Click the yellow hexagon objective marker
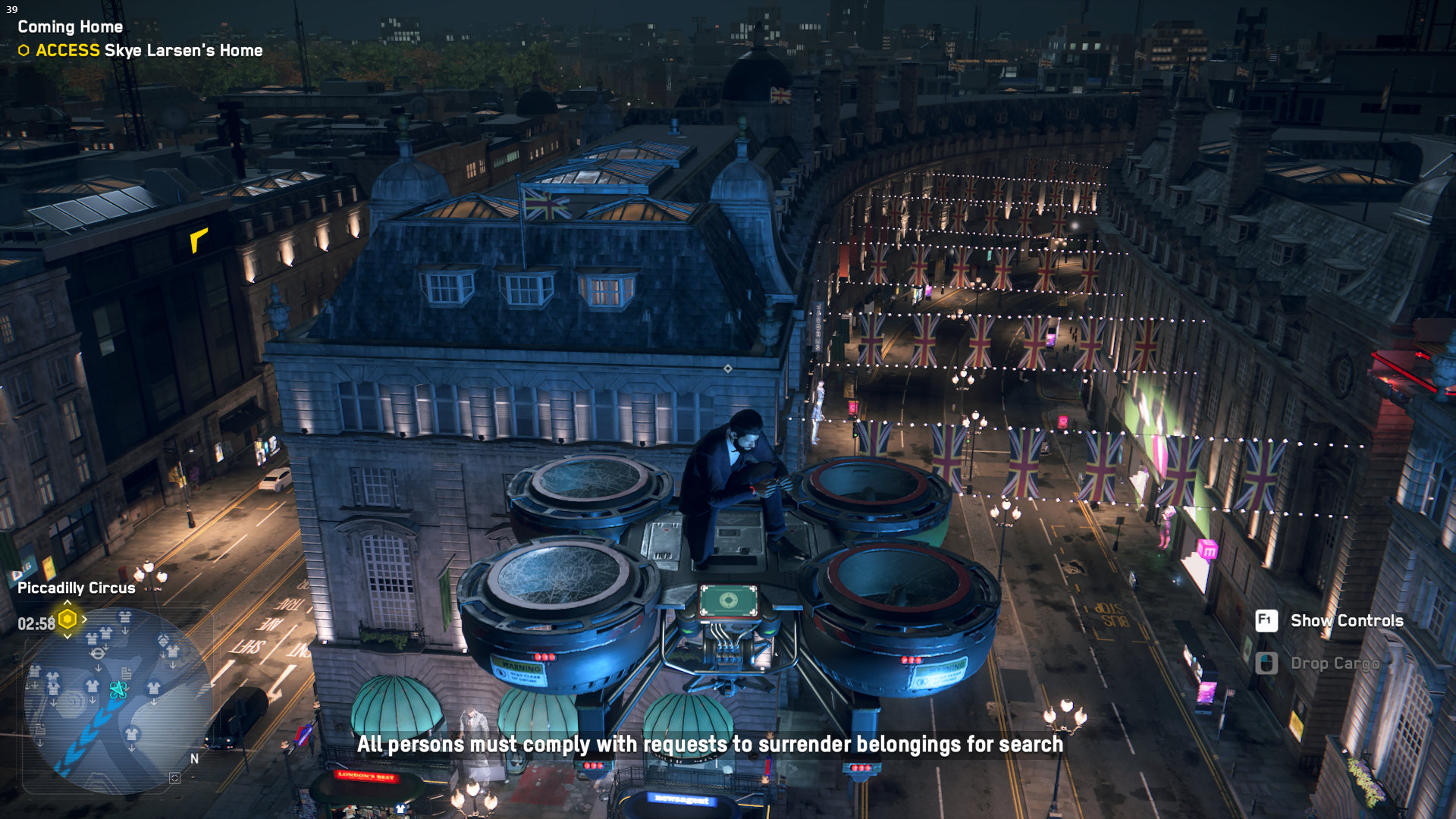The height and width of the screenshot is (819, 1456). [x=67, y=620]
